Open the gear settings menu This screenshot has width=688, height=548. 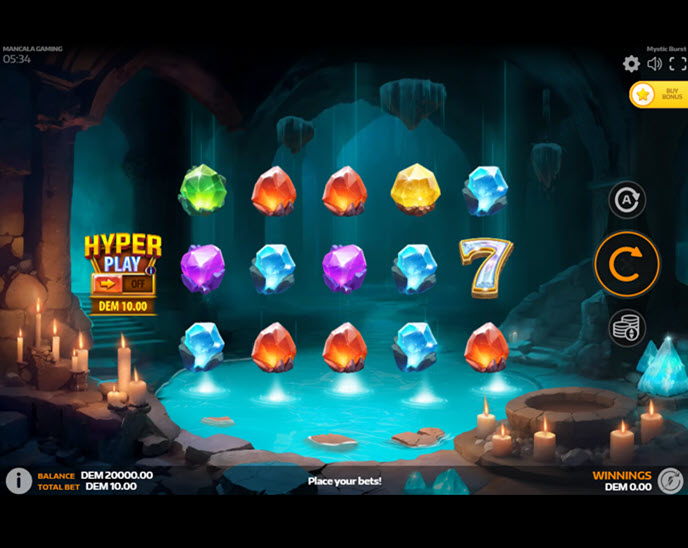coord(631,64)
